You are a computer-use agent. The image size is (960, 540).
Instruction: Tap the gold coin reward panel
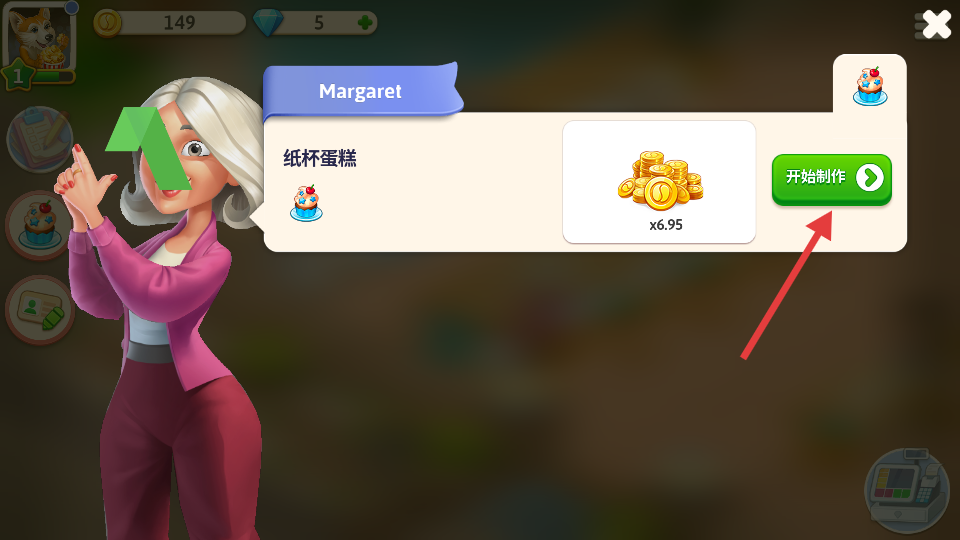pyautogui.click(x=659, y=182)
